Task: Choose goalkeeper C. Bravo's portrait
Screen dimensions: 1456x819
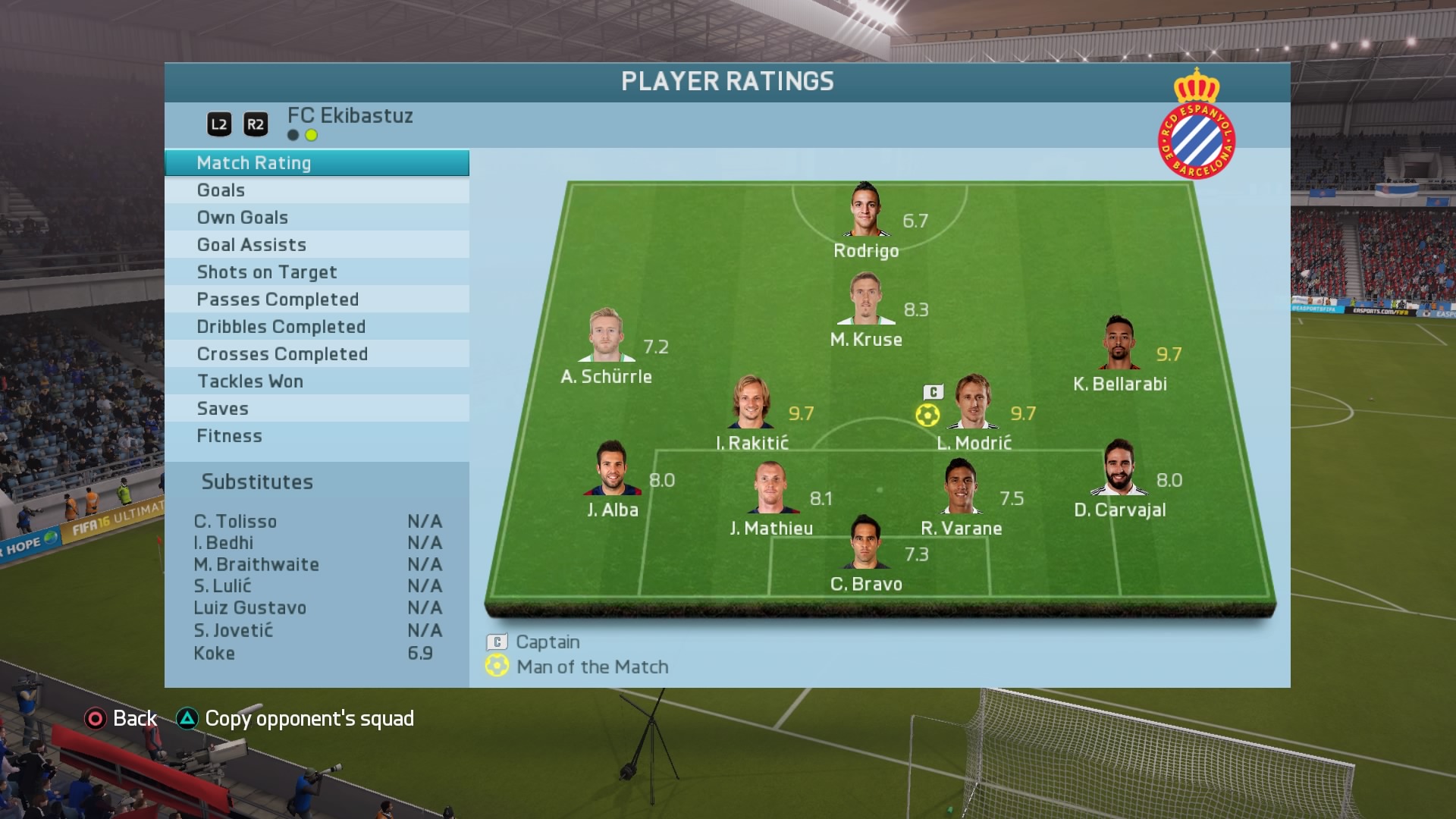Action: [865, 542]
